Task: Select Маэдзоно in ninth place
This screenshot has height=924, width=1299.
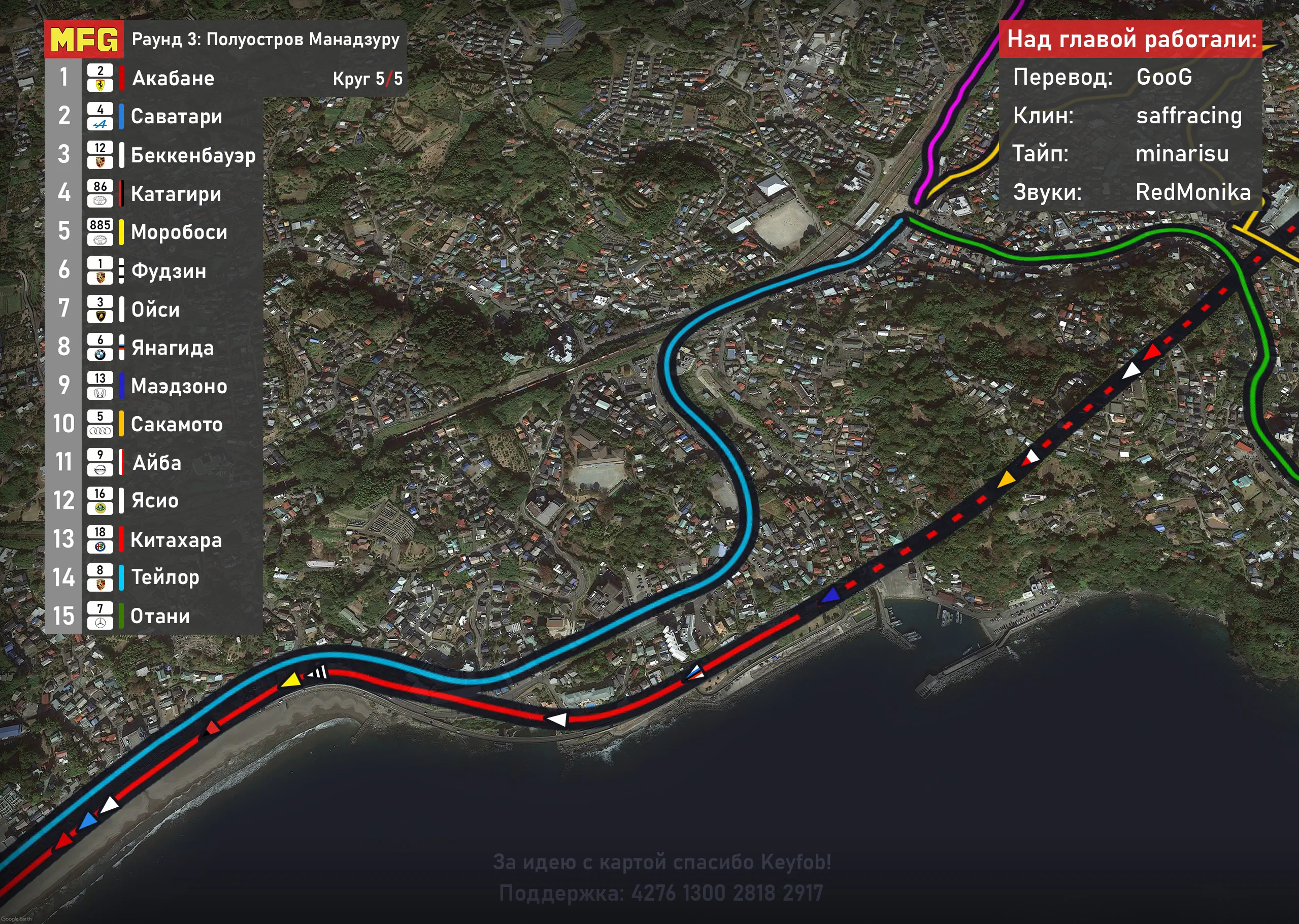Action: (x=179, y=386)
